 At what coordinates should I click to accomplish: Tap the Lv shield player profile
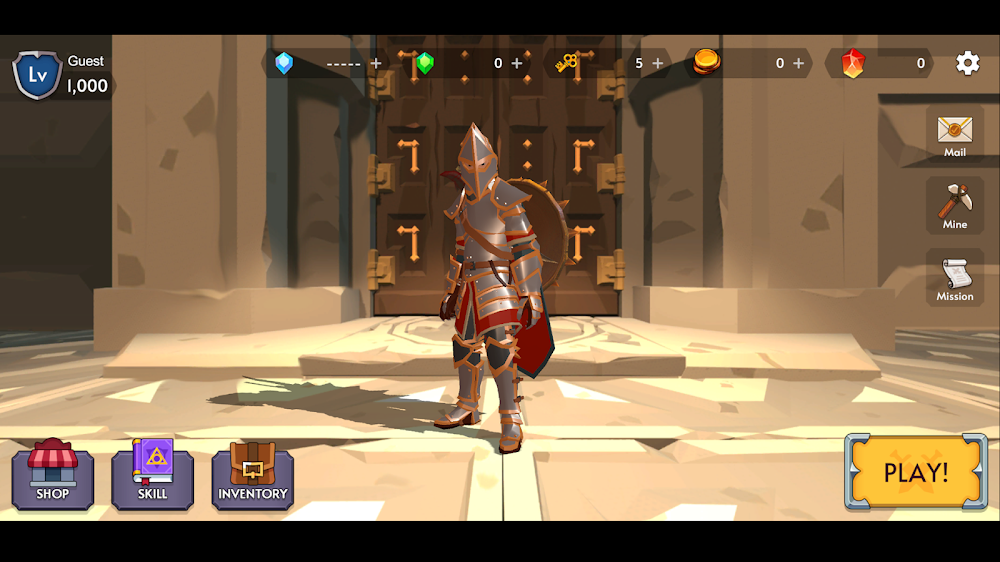37,74
